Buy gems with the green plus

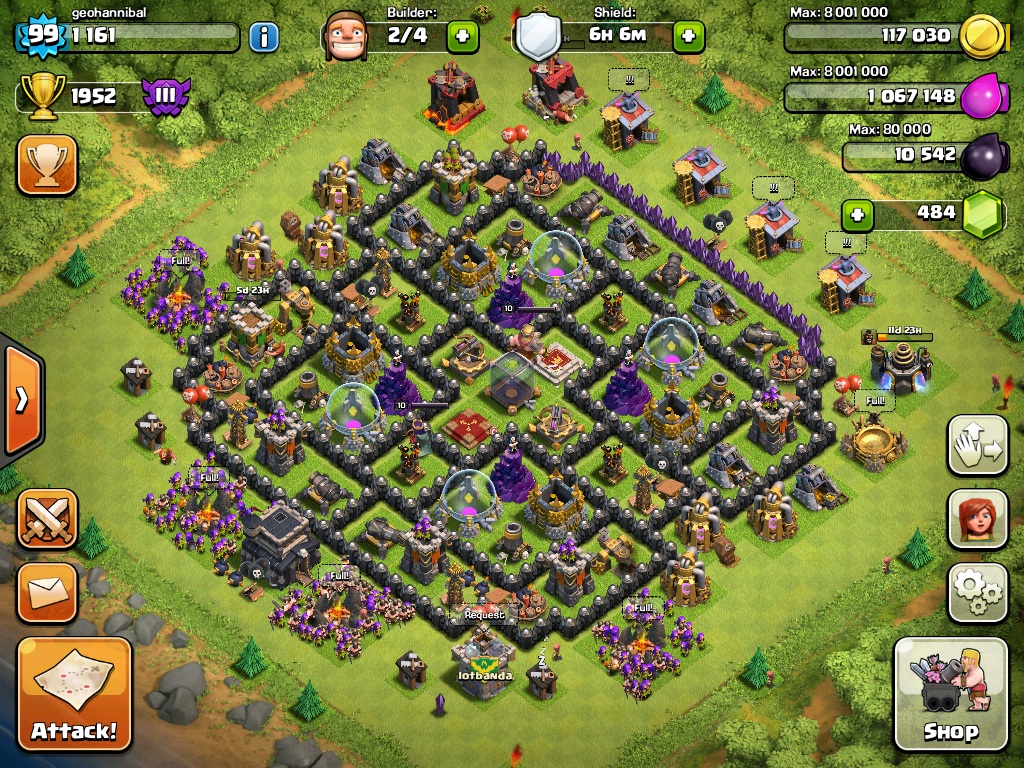coord(856,214)
